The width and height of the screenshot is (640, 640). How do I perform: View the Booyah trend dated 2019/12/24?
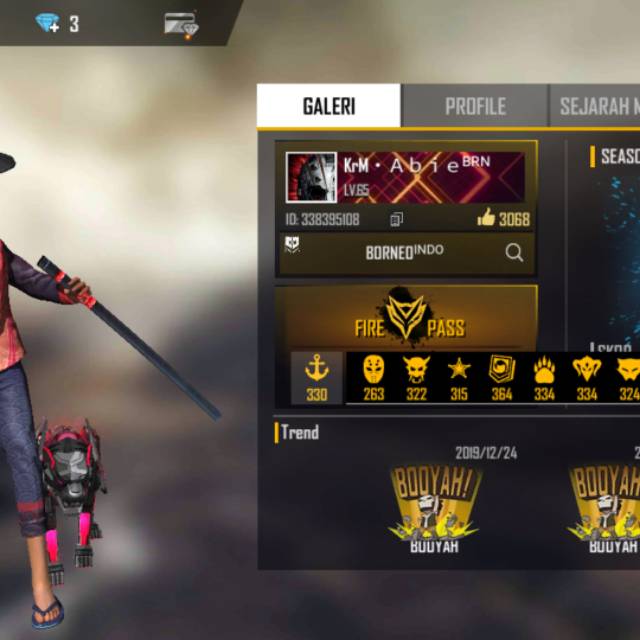pos(434,505)
